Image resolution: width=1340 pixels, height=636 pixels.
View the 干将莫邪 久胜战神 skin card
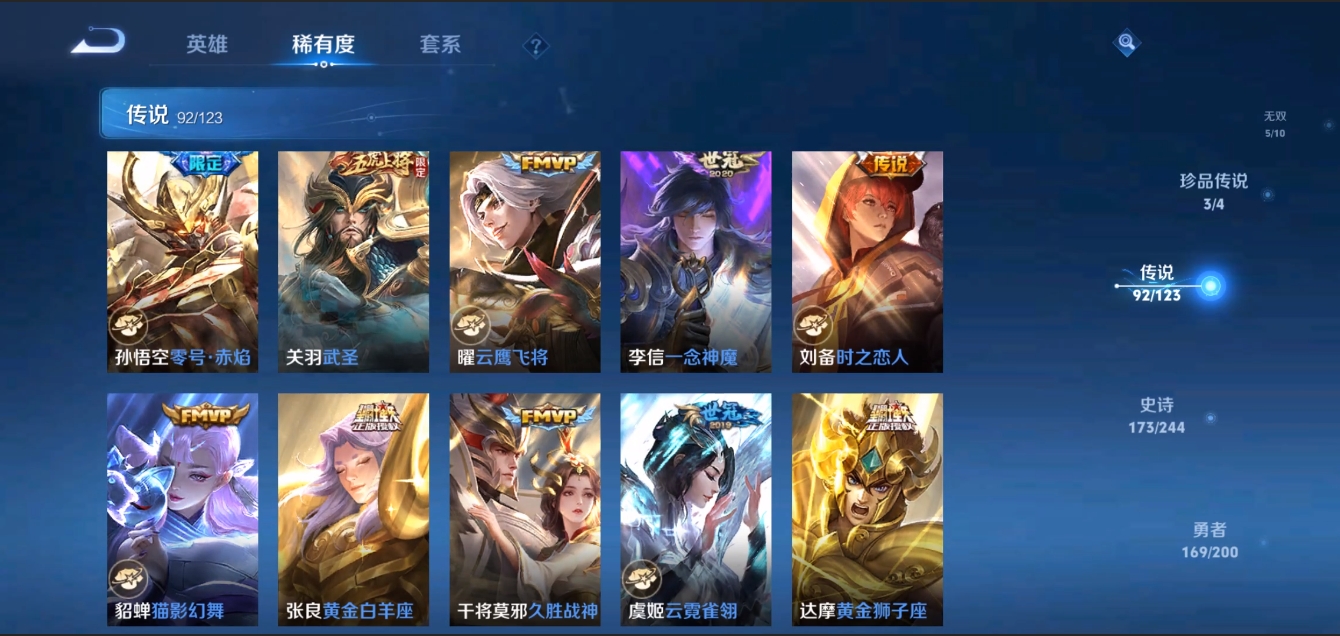click(x=525, y=509)
